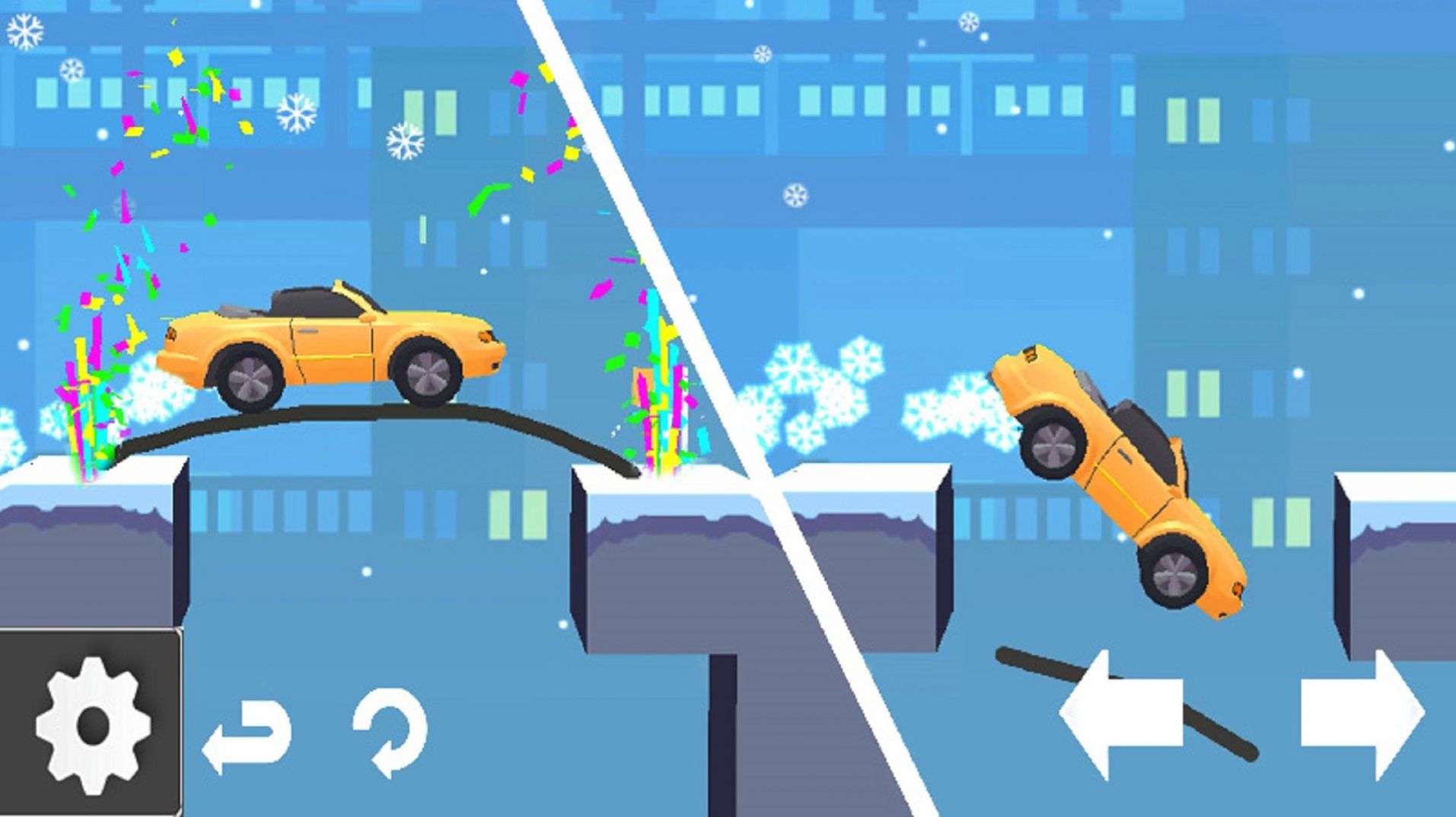
Task: Open the gear settings menu
Action: click(x=91, y=723)
